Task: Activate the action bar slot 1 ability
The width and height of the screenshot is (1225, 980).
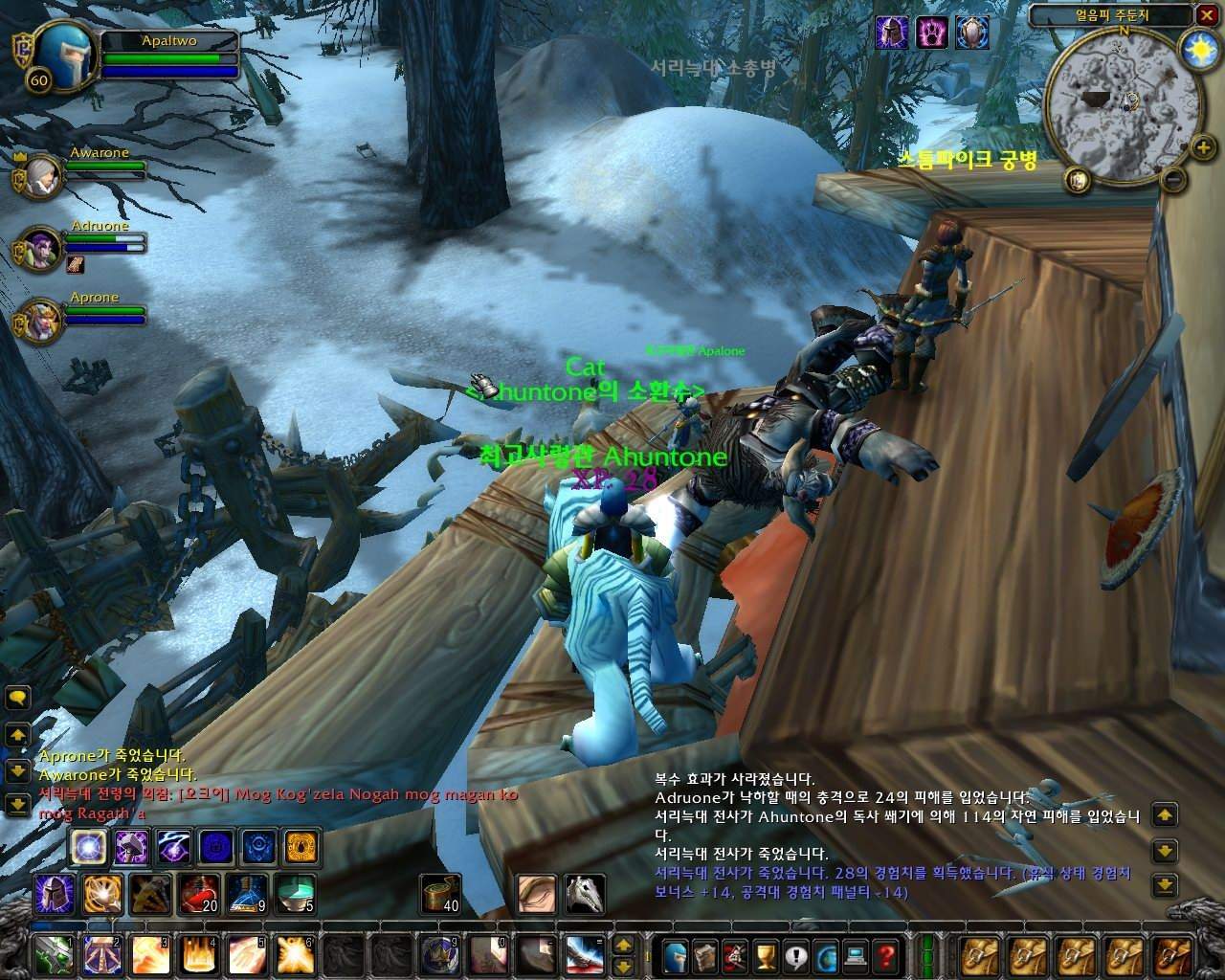Action: tap(51, 954)
